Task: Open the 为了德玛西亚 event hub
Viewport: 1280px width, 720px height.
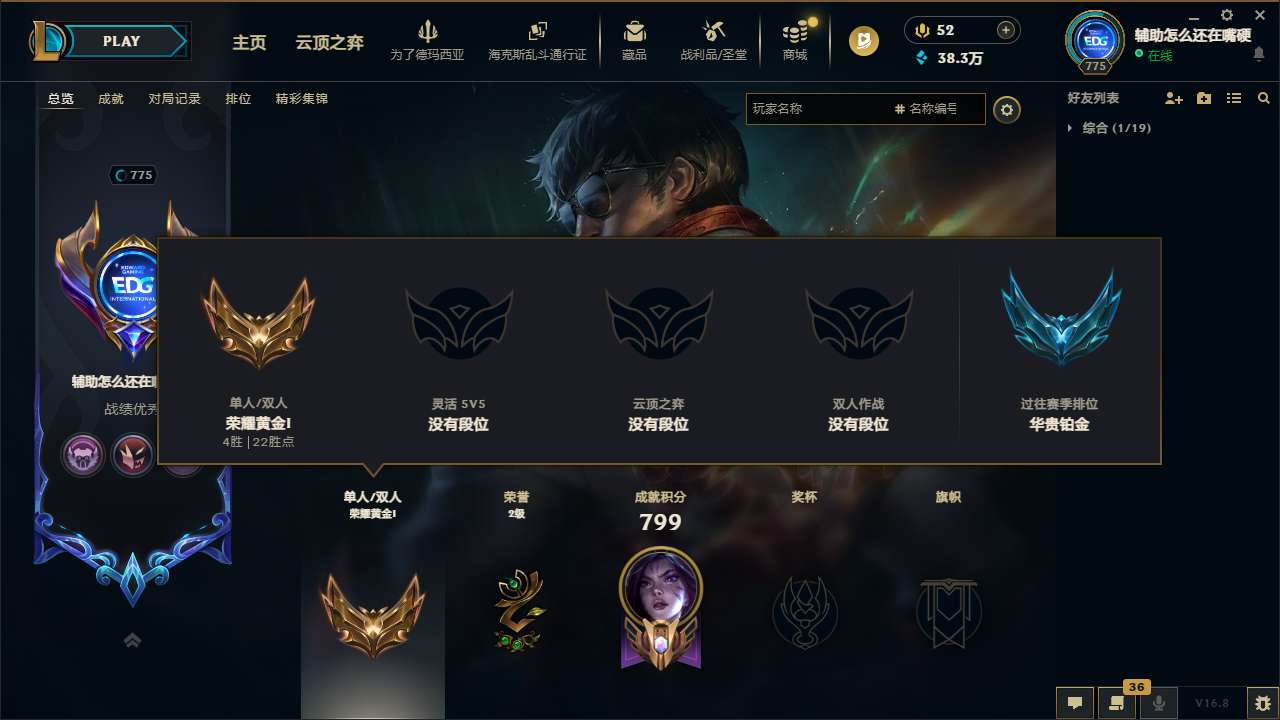Action: click(x=428, y=41)
